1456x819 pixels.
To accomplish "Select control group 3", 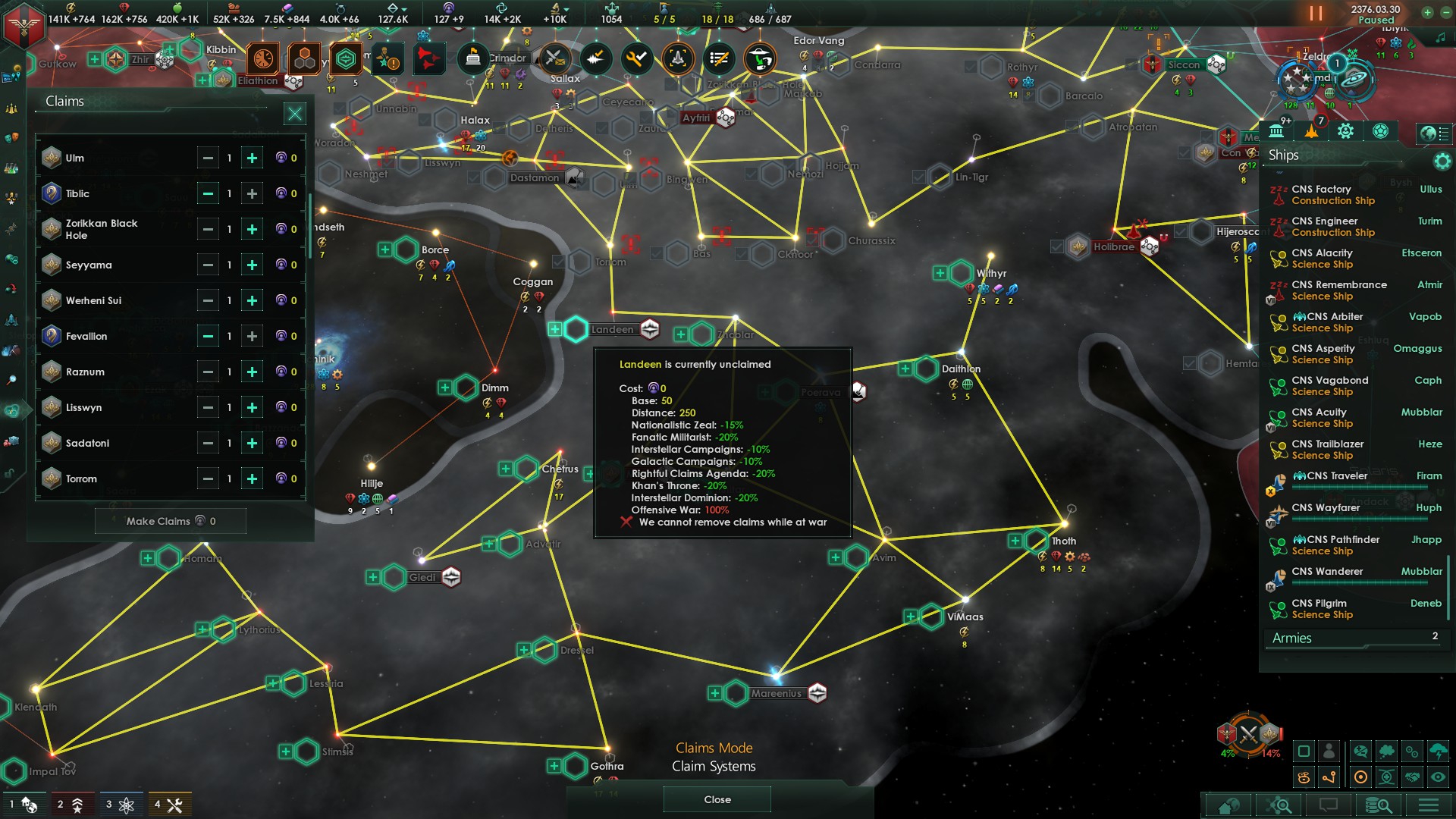I will click(120, 805).
